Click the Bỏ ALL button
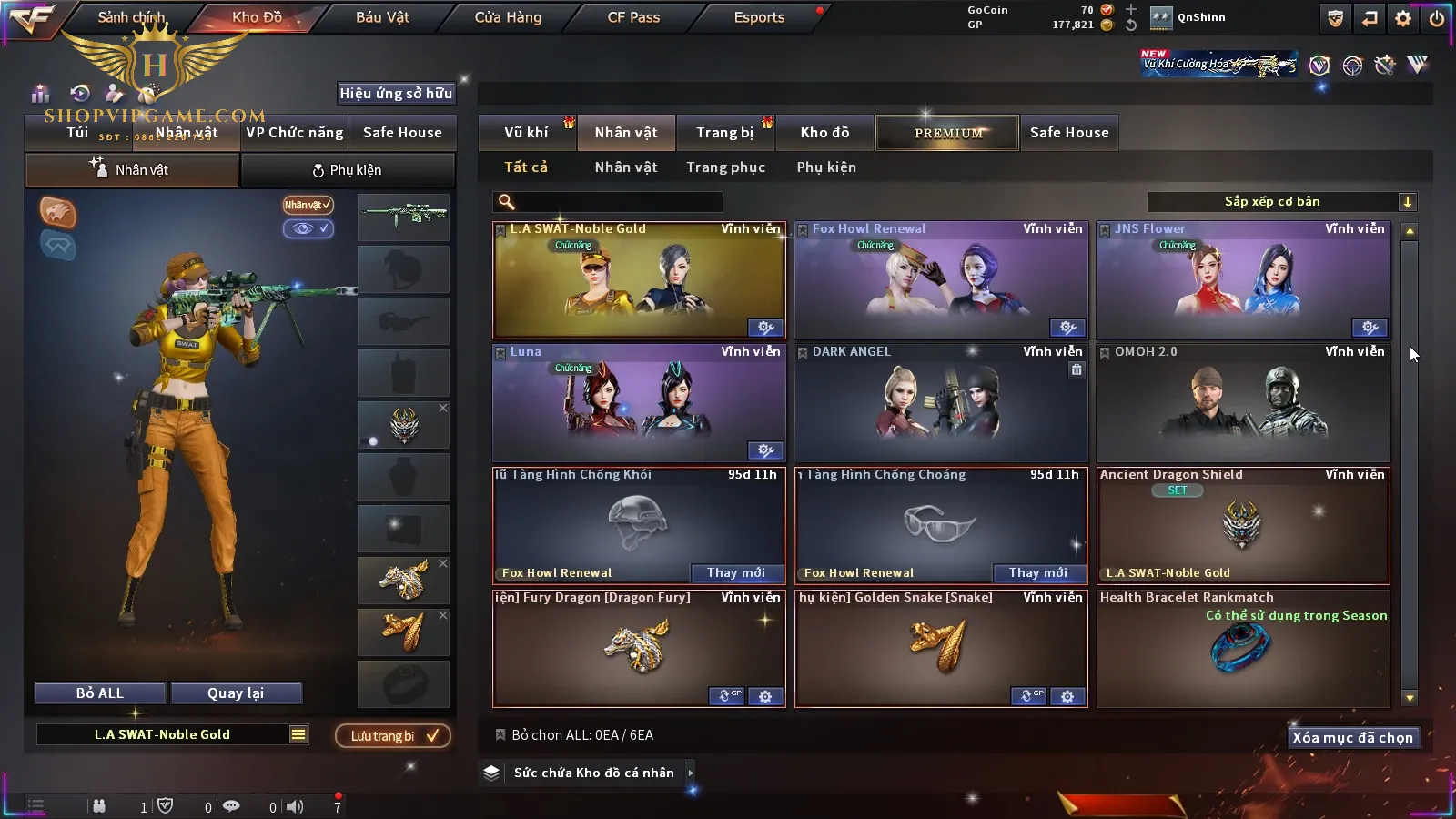 [100, 693]
